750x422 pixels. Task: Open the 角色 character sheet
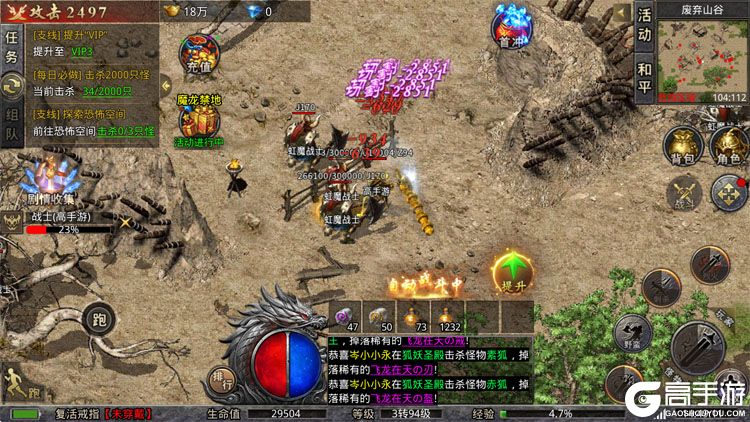[728, 145]
